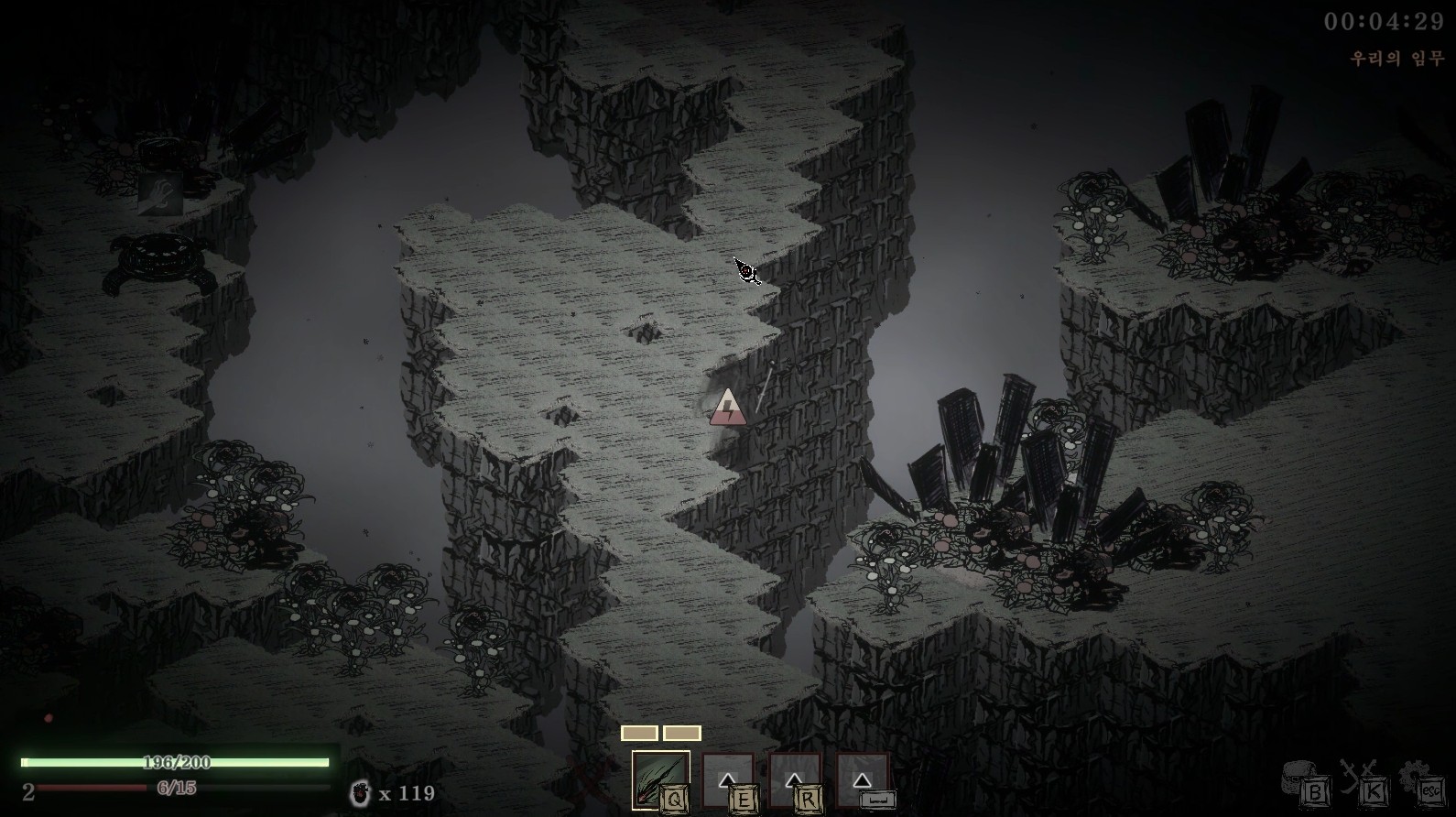Select the empty spacebar skill slot

[x=862, y=780]
